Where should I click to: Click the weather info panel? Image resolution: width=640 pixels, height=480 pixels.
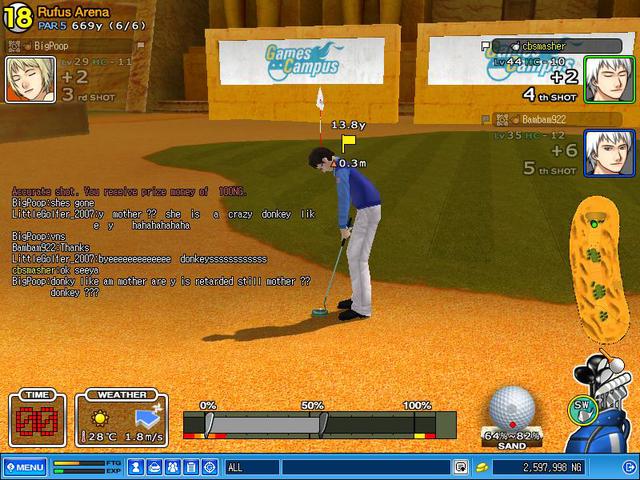tap(126, 418)
